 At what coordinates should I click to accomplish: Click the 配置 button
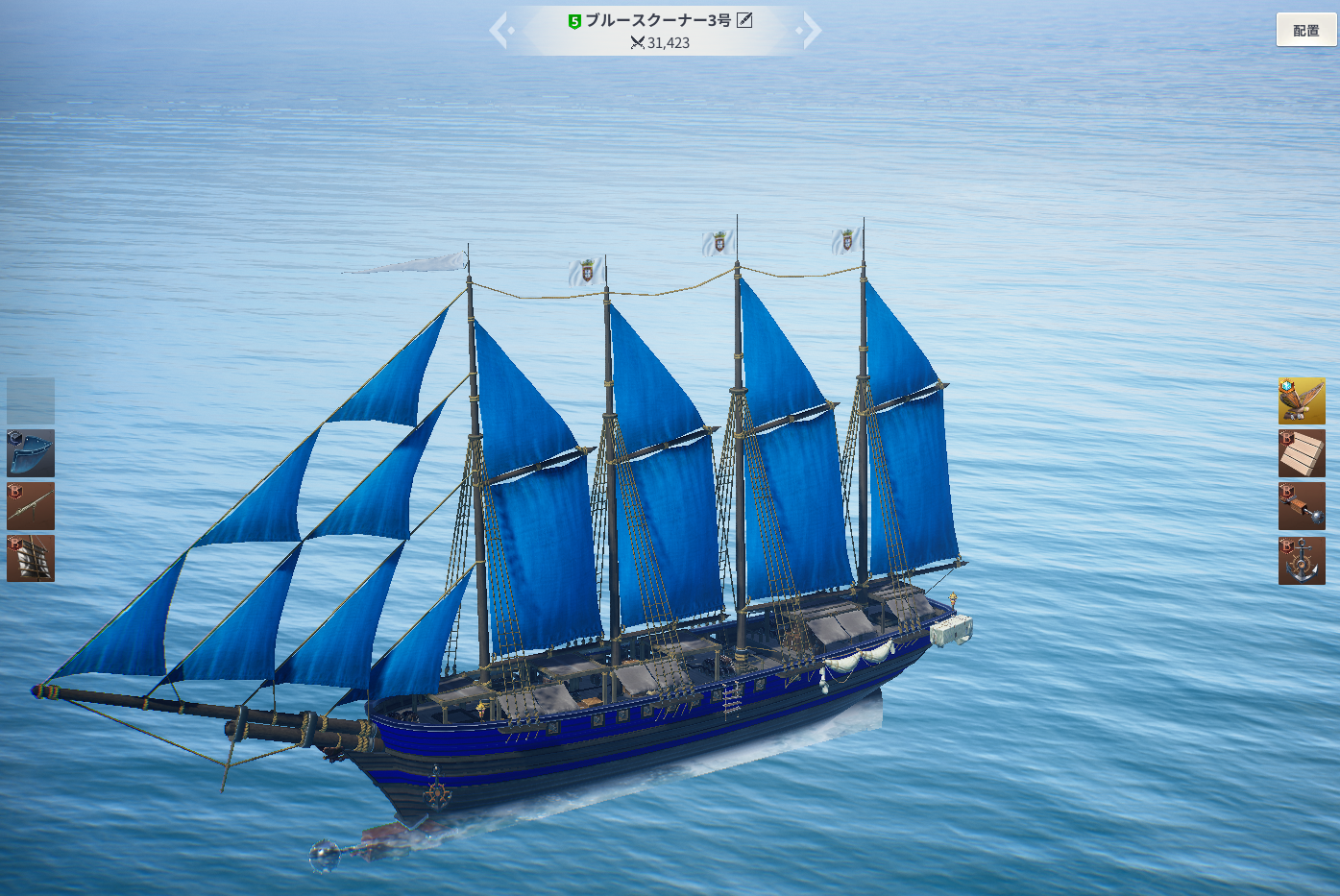1305,31
